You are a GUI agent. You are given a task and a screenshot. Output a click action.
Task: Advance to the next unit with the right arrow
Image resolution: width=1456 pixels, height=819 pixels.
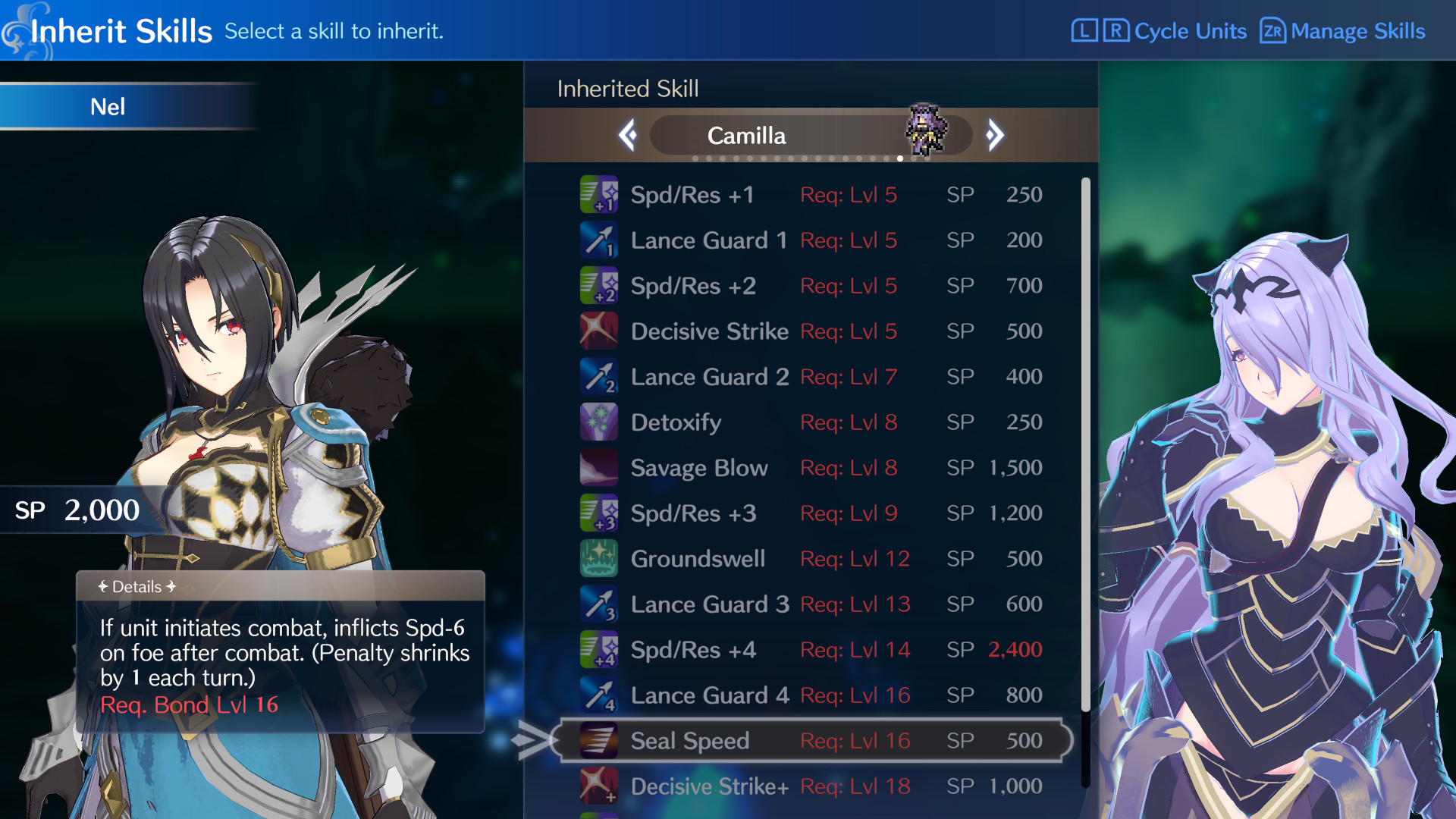[x=996, y=135]
